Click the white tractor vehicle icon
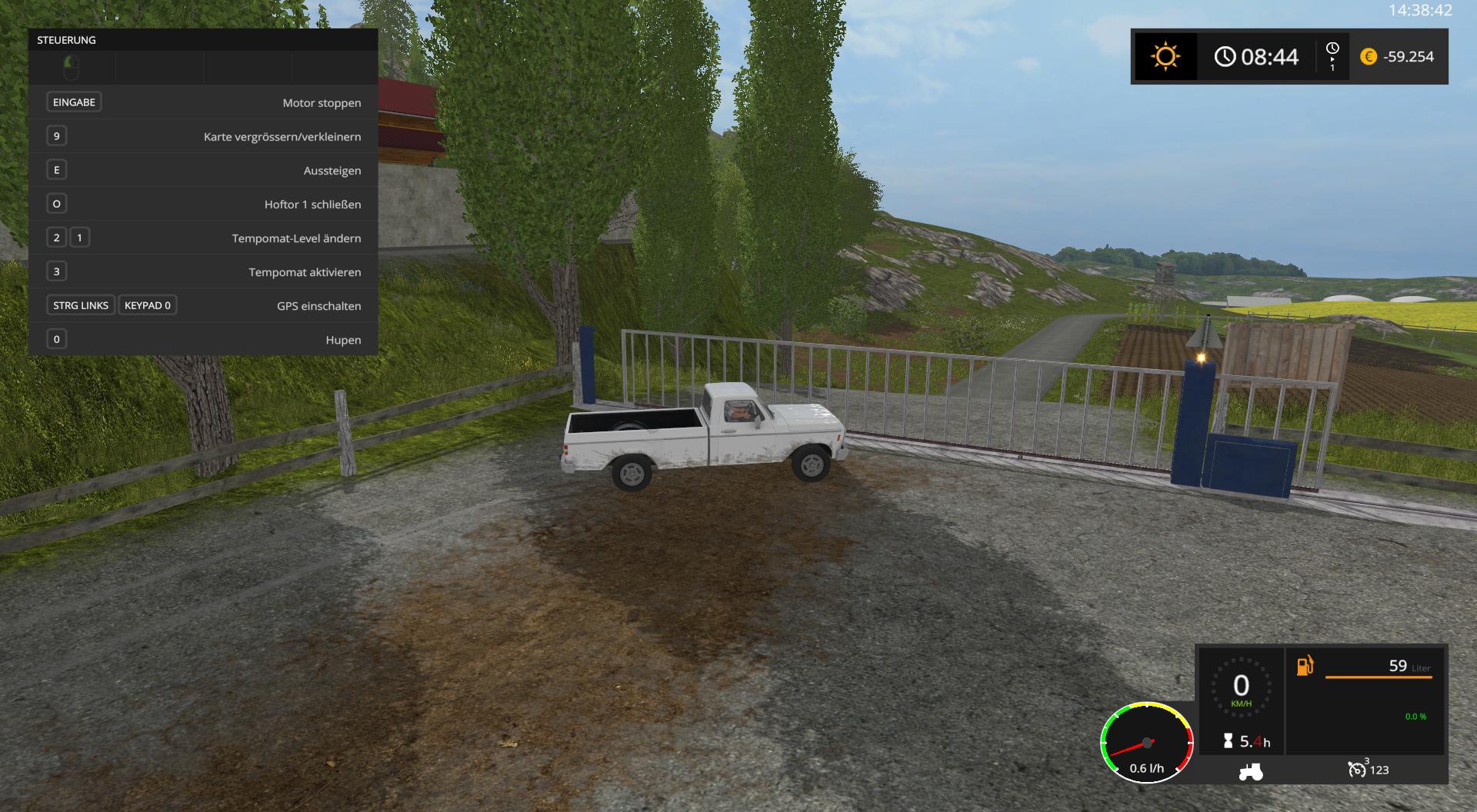 (1250, 770)
